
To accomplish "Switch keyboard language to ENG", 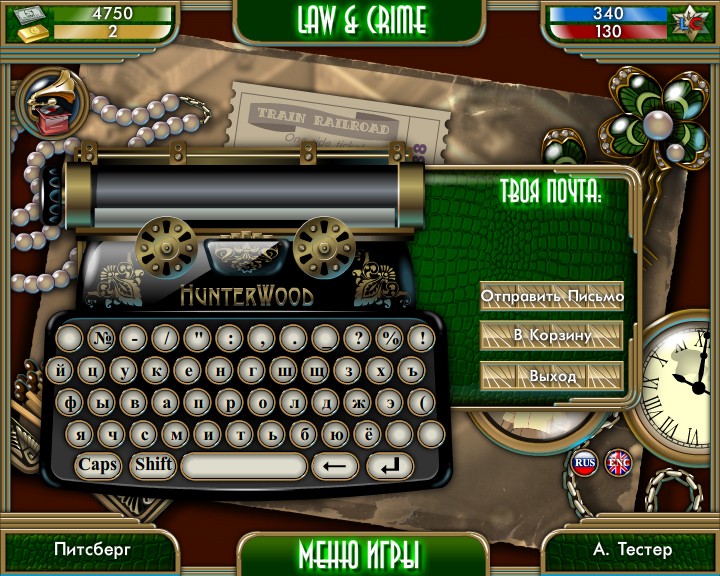I will click(x=618, y=462).
